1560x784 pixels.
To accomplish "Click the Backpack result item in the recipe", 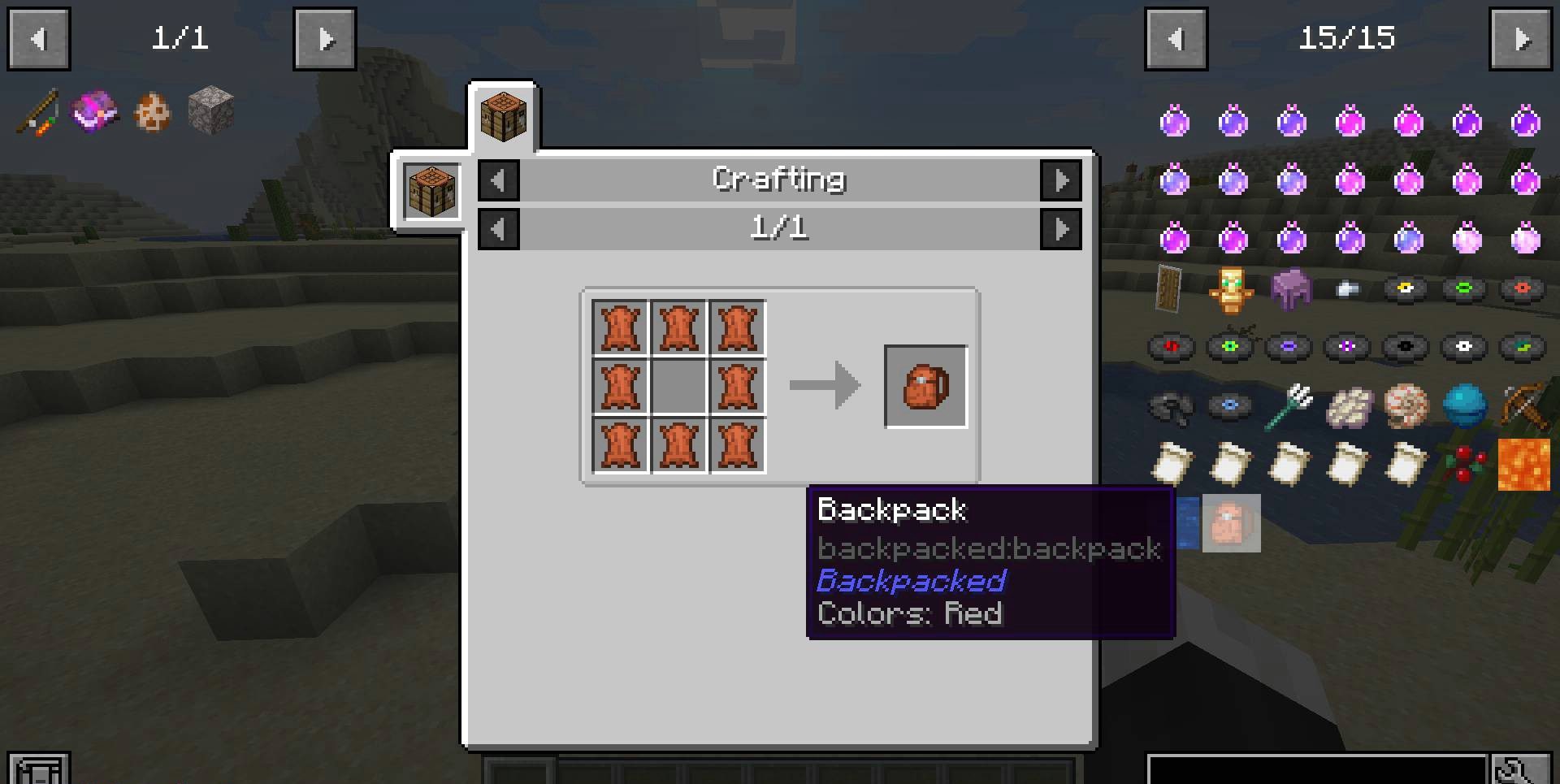I will [x=925, y=386].
